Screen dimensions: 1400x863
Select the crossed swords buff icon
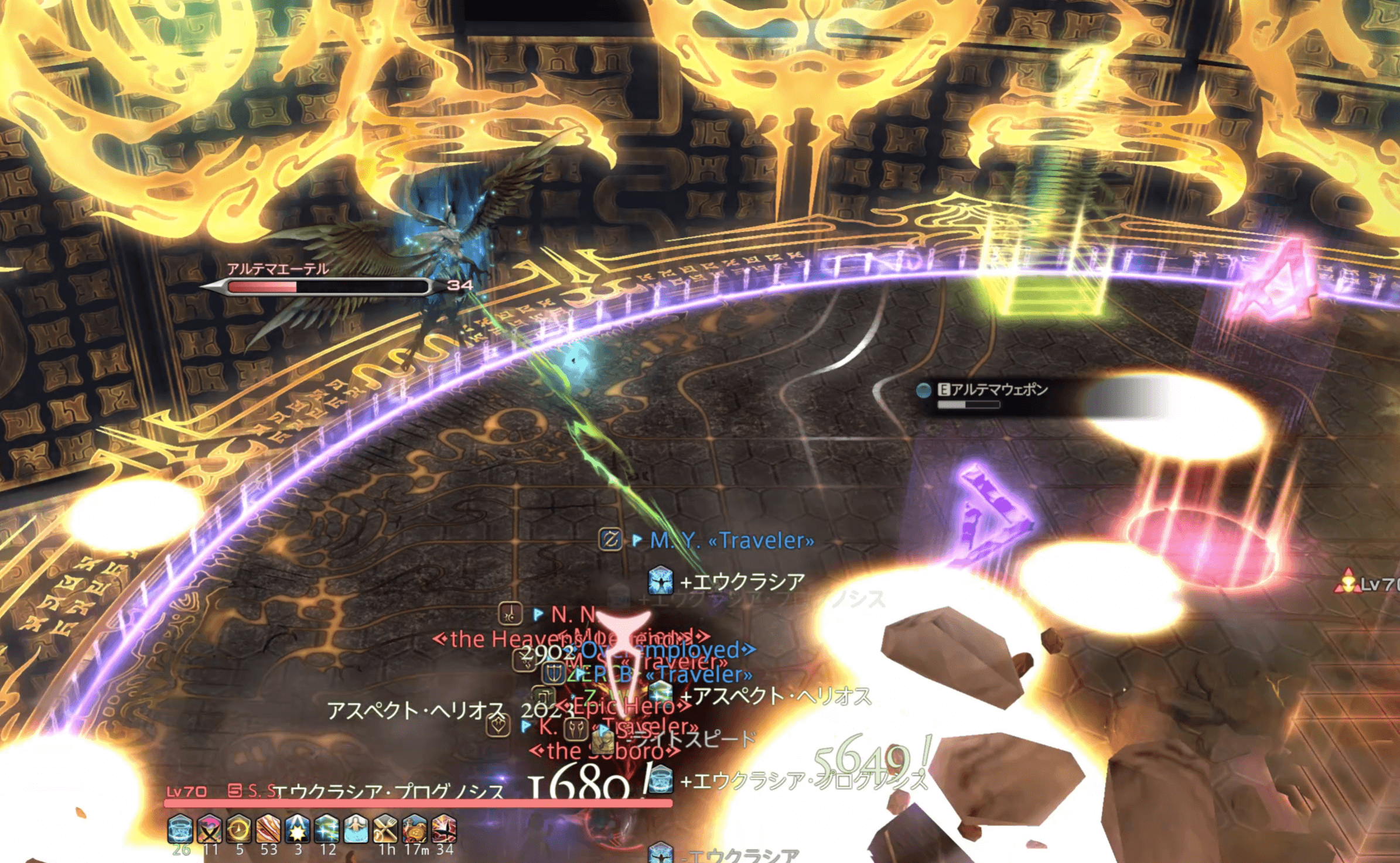pyautogui.click(x=210, y=828)
